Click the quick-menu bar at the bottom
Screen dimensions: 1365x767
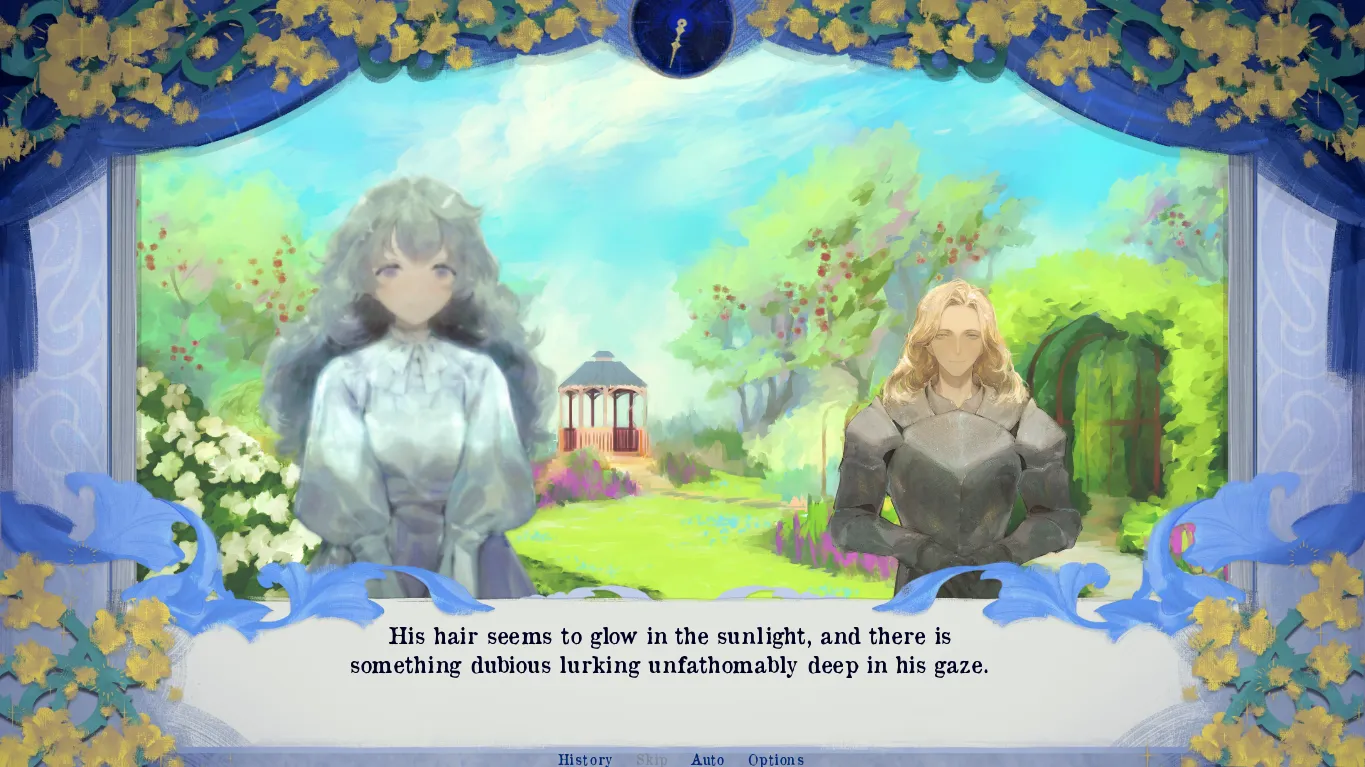point(682,759)
